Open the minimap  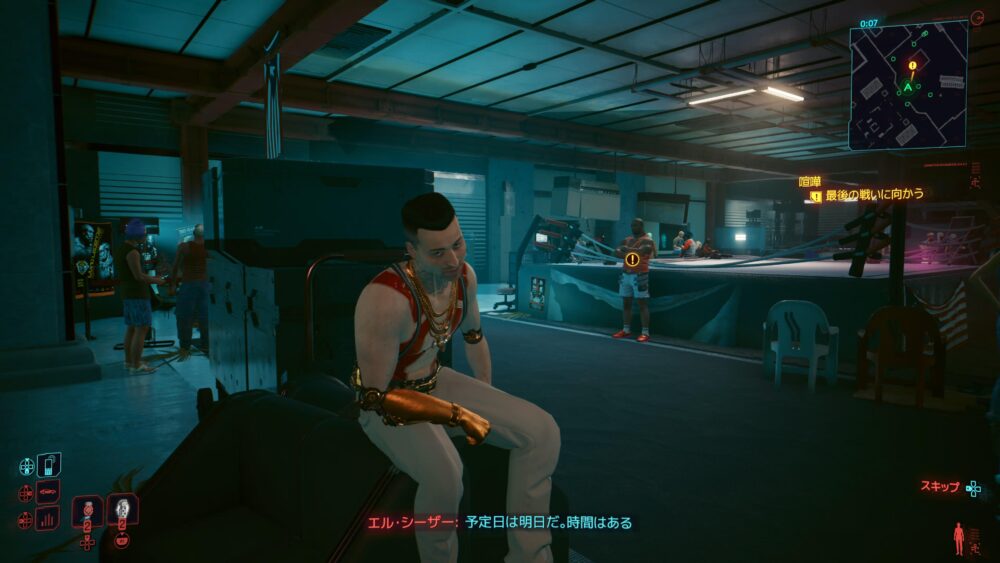click(908, 85)
